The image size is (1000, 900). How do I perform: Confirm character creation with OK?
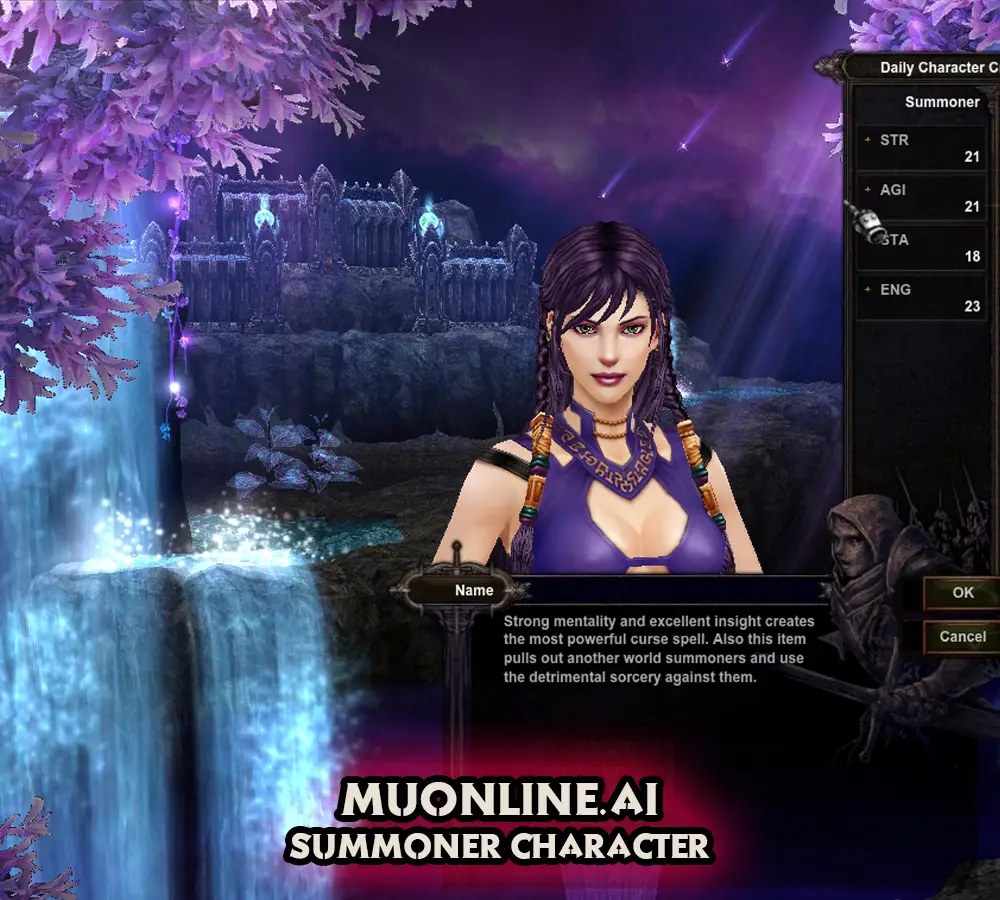[x=962, y=592]
